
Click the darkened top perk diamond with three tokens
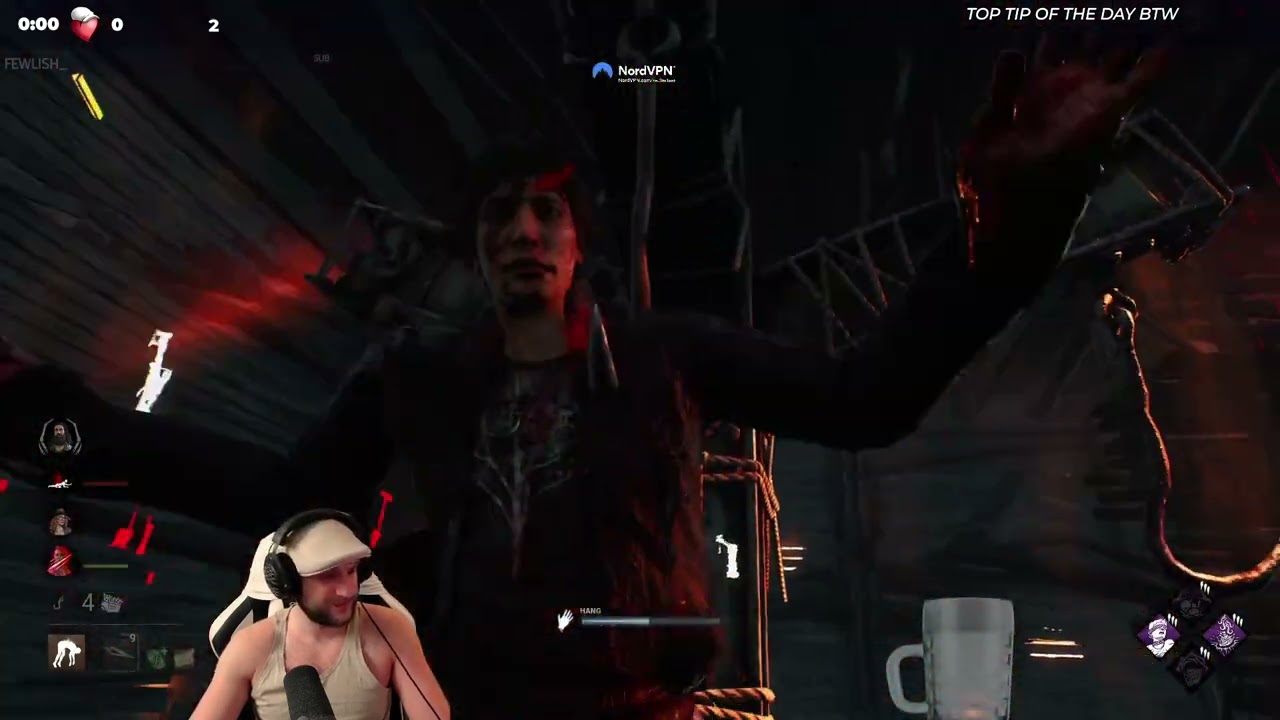point(1190,604)
